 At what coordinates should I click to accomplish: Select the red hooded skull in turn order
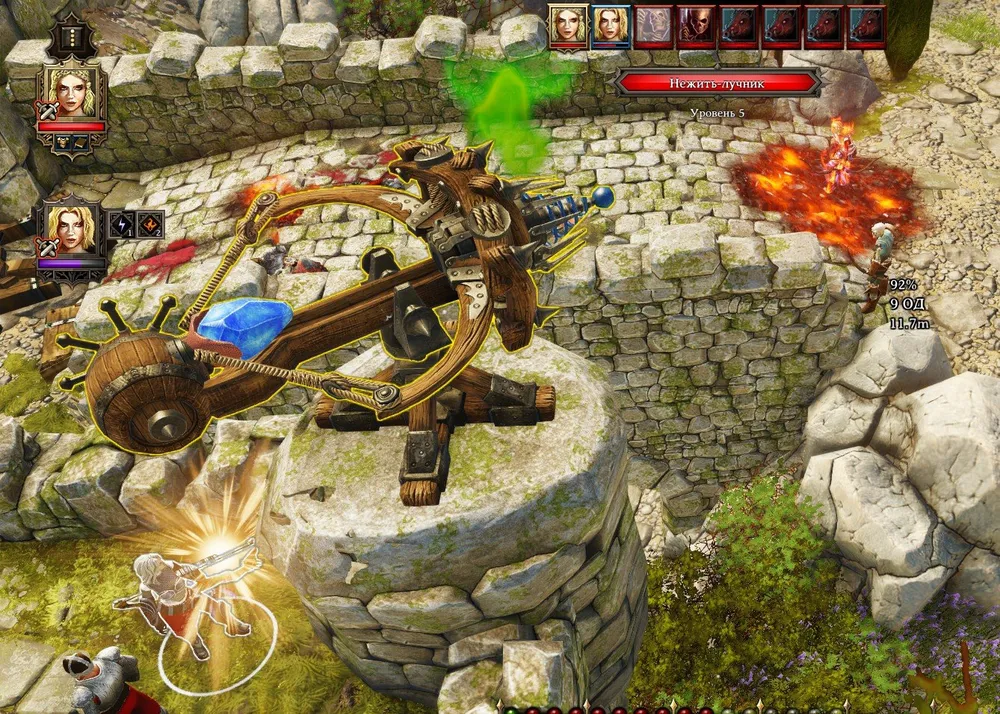[696, 25]
